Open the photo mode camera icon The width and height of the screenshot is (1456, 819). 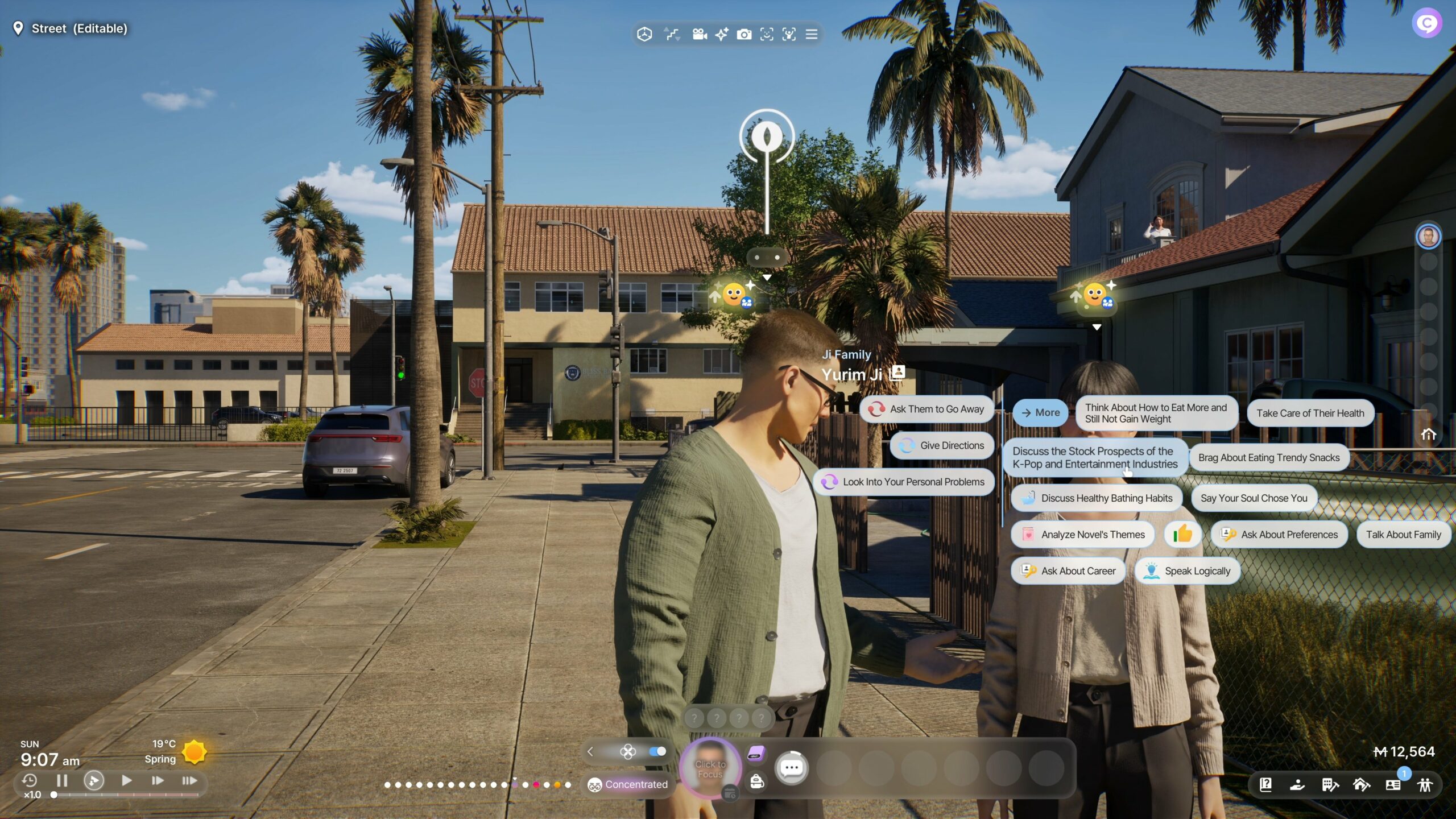(744, 35)
